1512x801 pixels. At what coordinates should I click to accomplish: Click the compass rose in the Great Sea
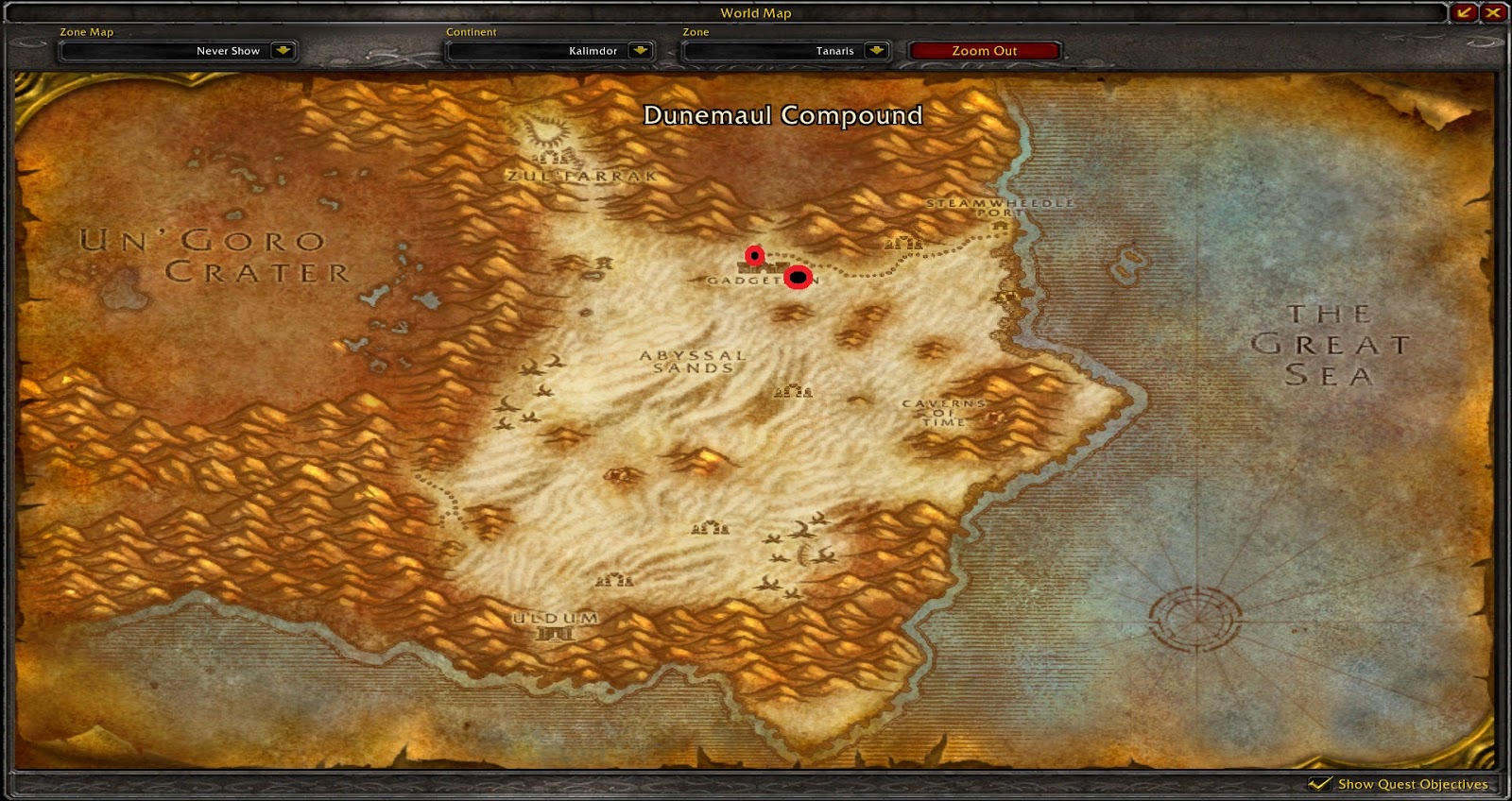point(1196,622)
